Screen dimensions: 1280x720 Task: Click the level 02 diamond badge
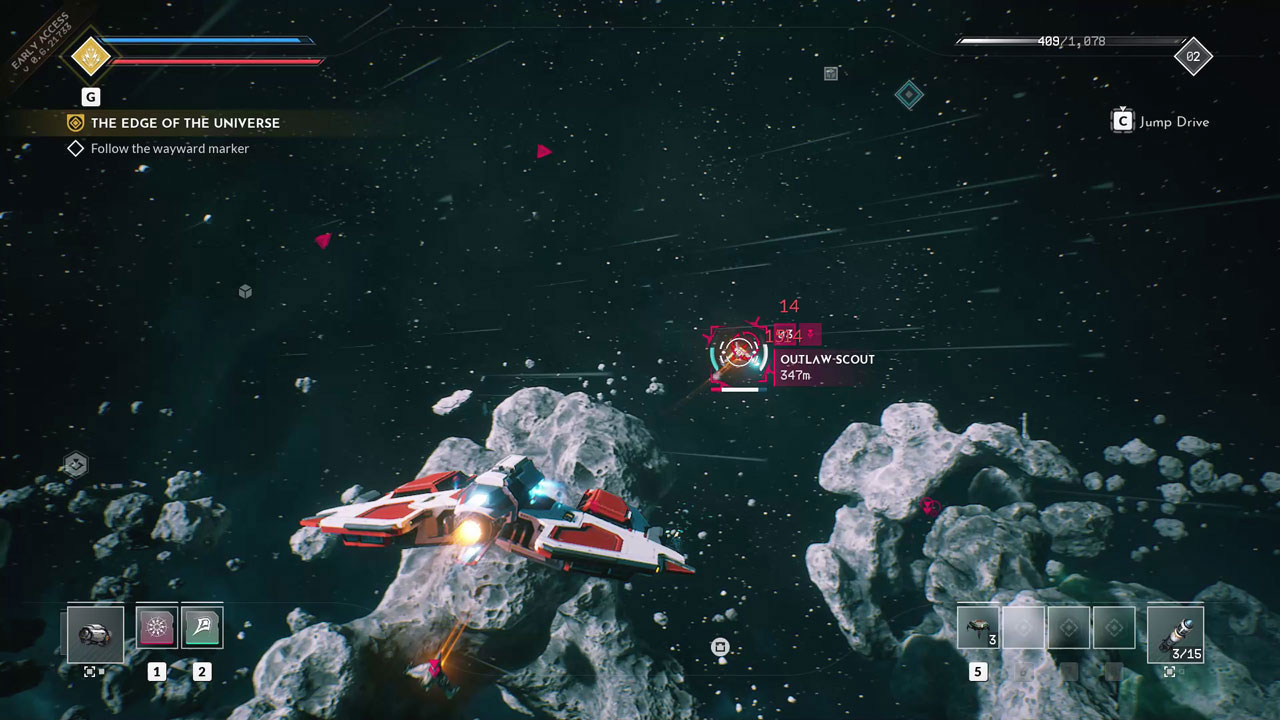[1192, 57]
